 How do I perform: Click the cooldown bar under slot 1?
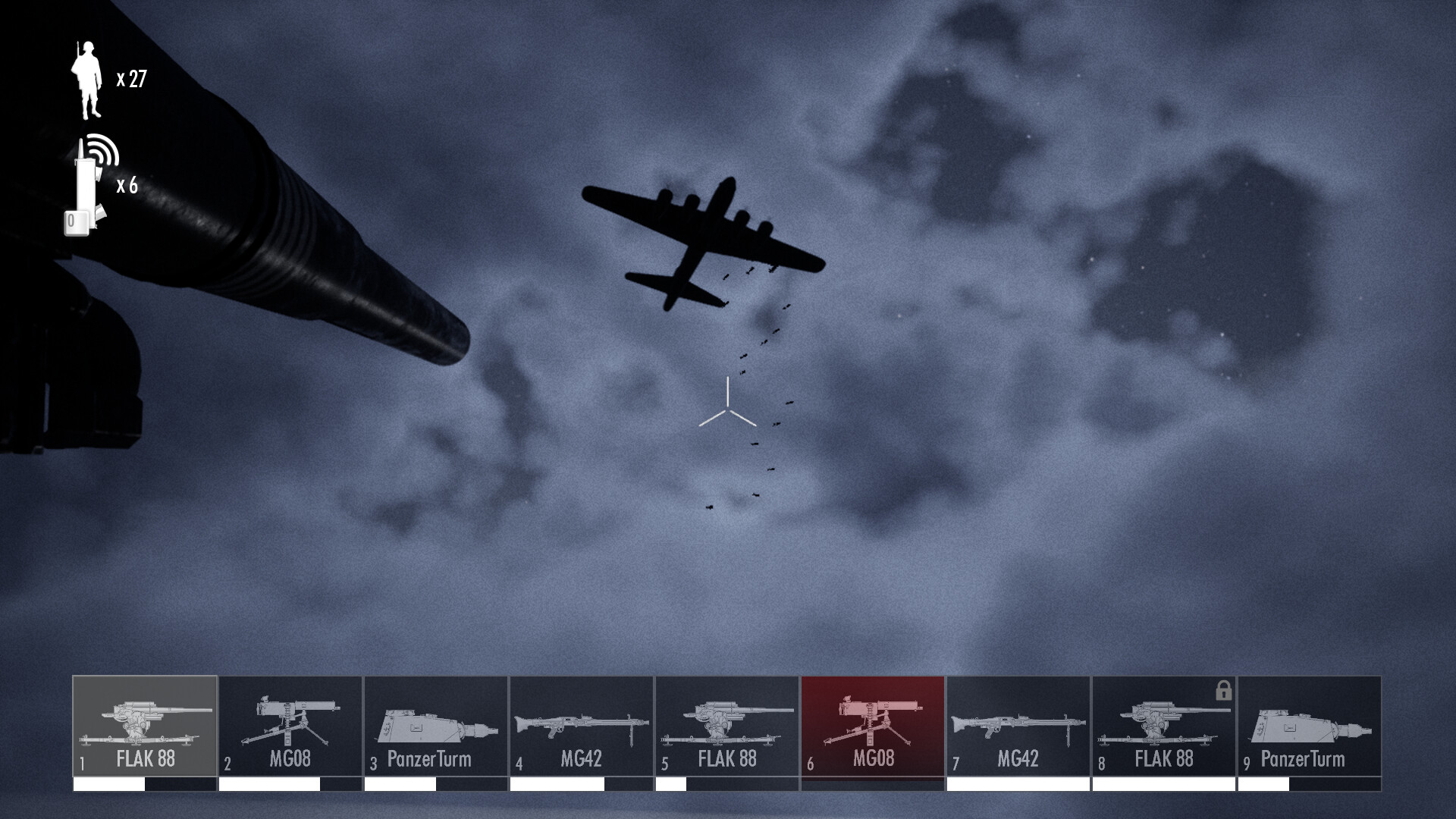(144, 786)
